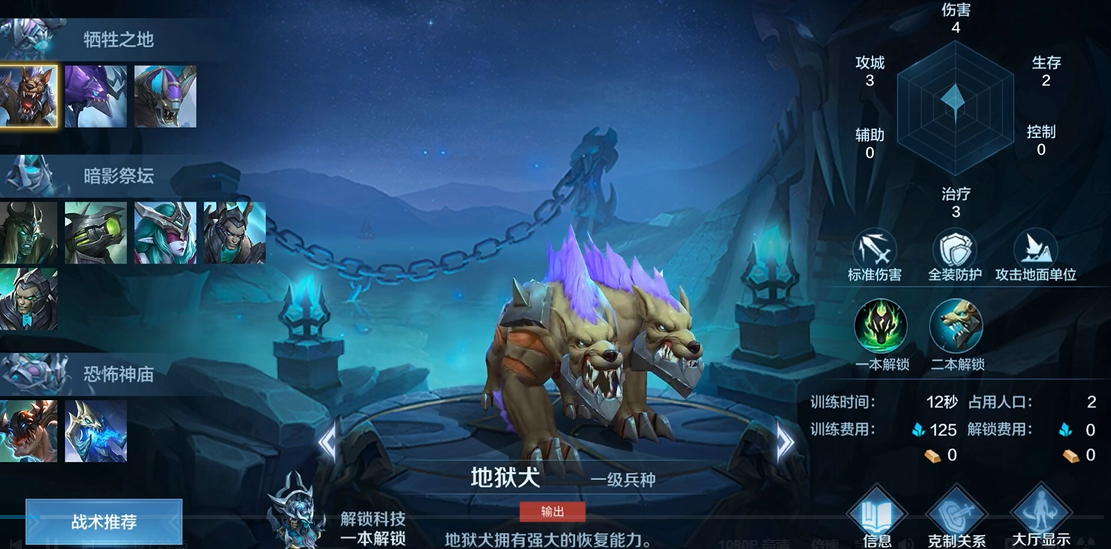Toggle the 大厅显示 lobby display
1111x549 pixels.
pyautogui.click(x=1040, y=517)
